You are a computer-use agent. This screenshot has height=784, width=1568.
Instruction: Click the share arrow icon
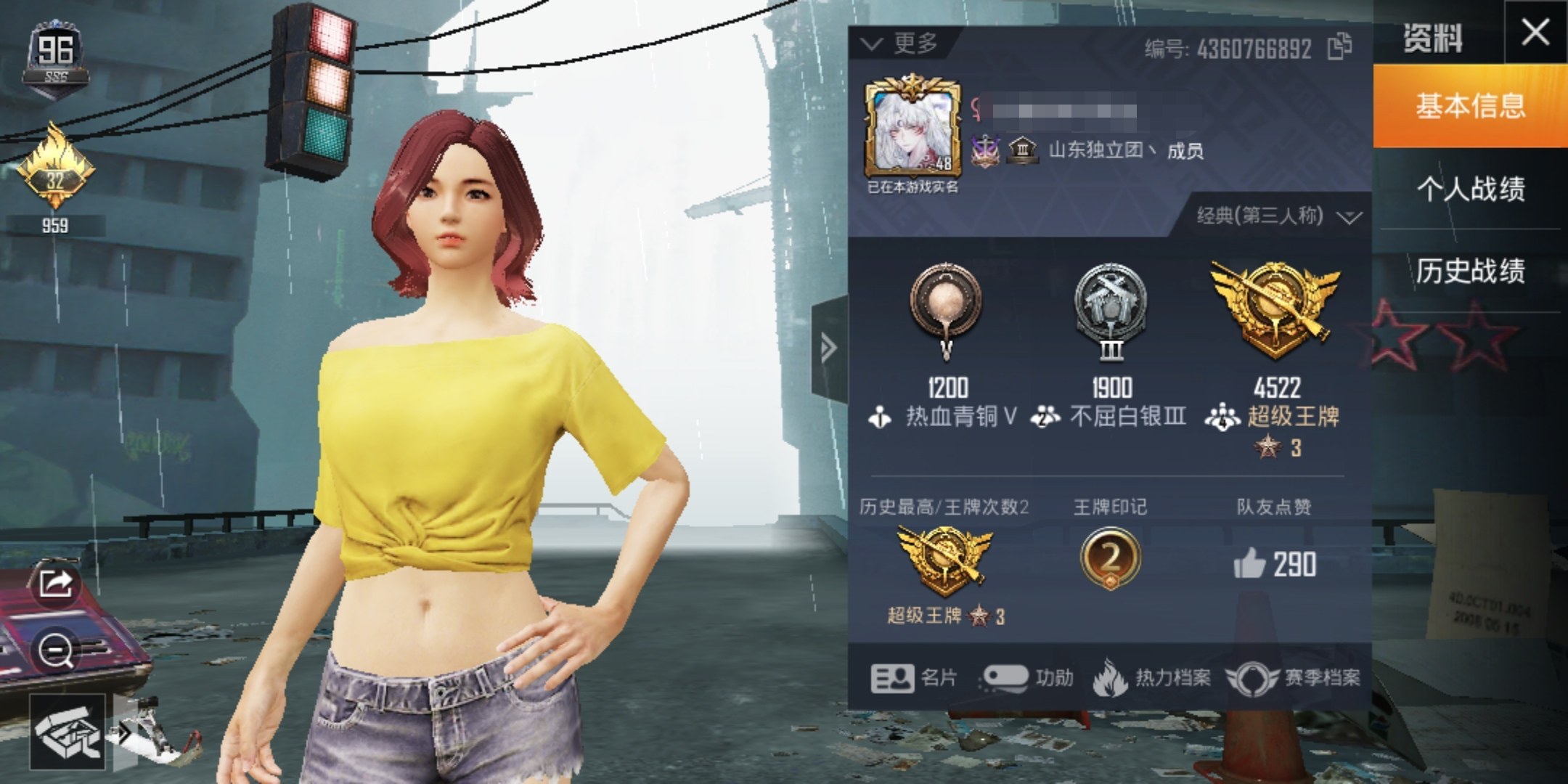(56, 583)
